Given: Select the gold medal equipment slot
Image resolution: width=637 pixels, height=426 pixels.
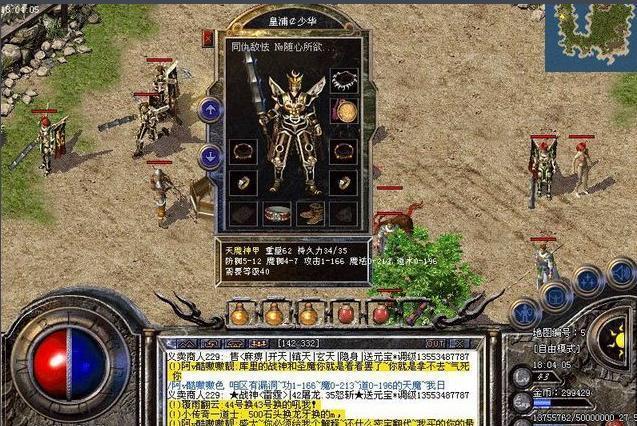Looking at the screenshot, I should point(343,111).
